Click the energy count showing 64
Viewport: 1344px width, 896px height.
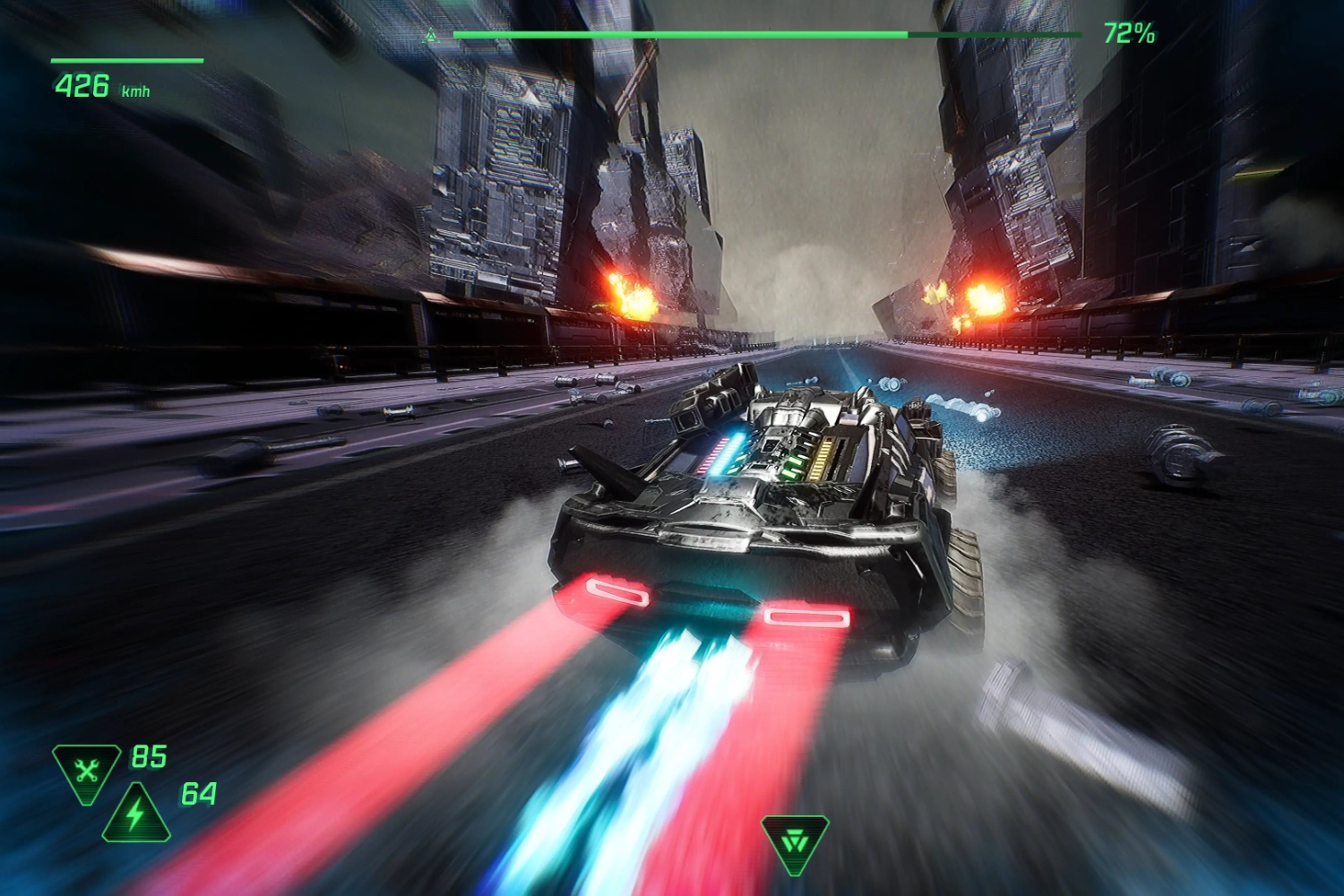click(x=199, y=795)
